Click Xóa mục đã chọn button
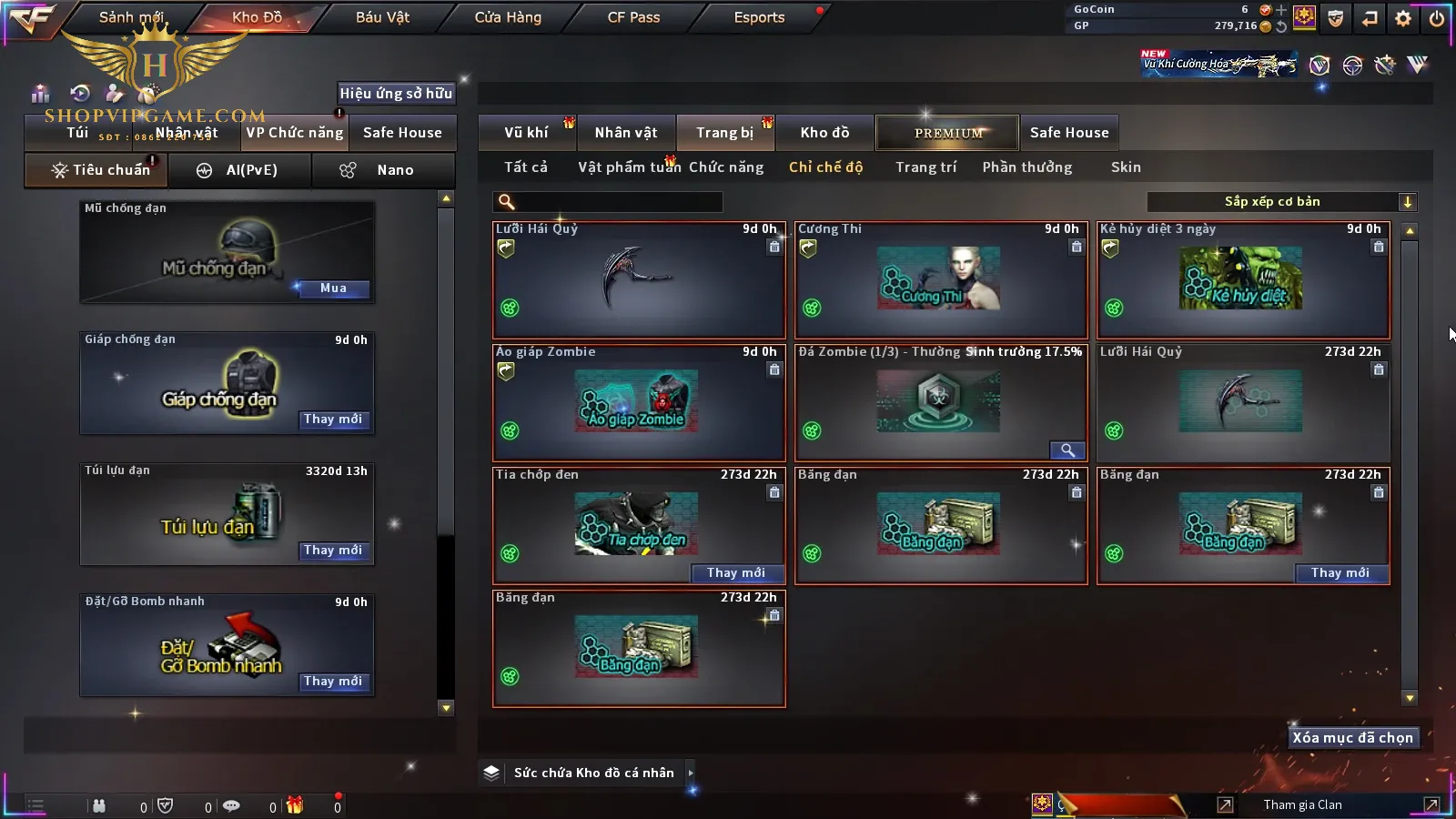Screen dimensions: 1456x819 1352,738
